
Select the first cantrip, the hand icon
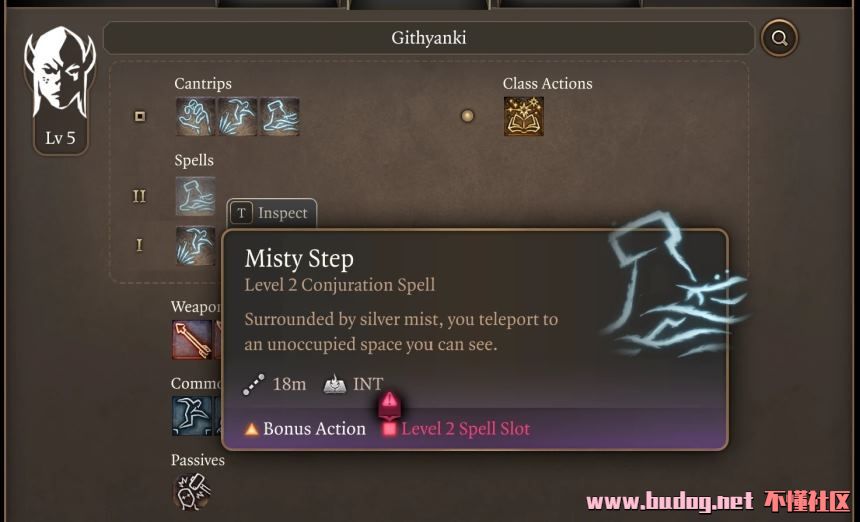[195, 116]
